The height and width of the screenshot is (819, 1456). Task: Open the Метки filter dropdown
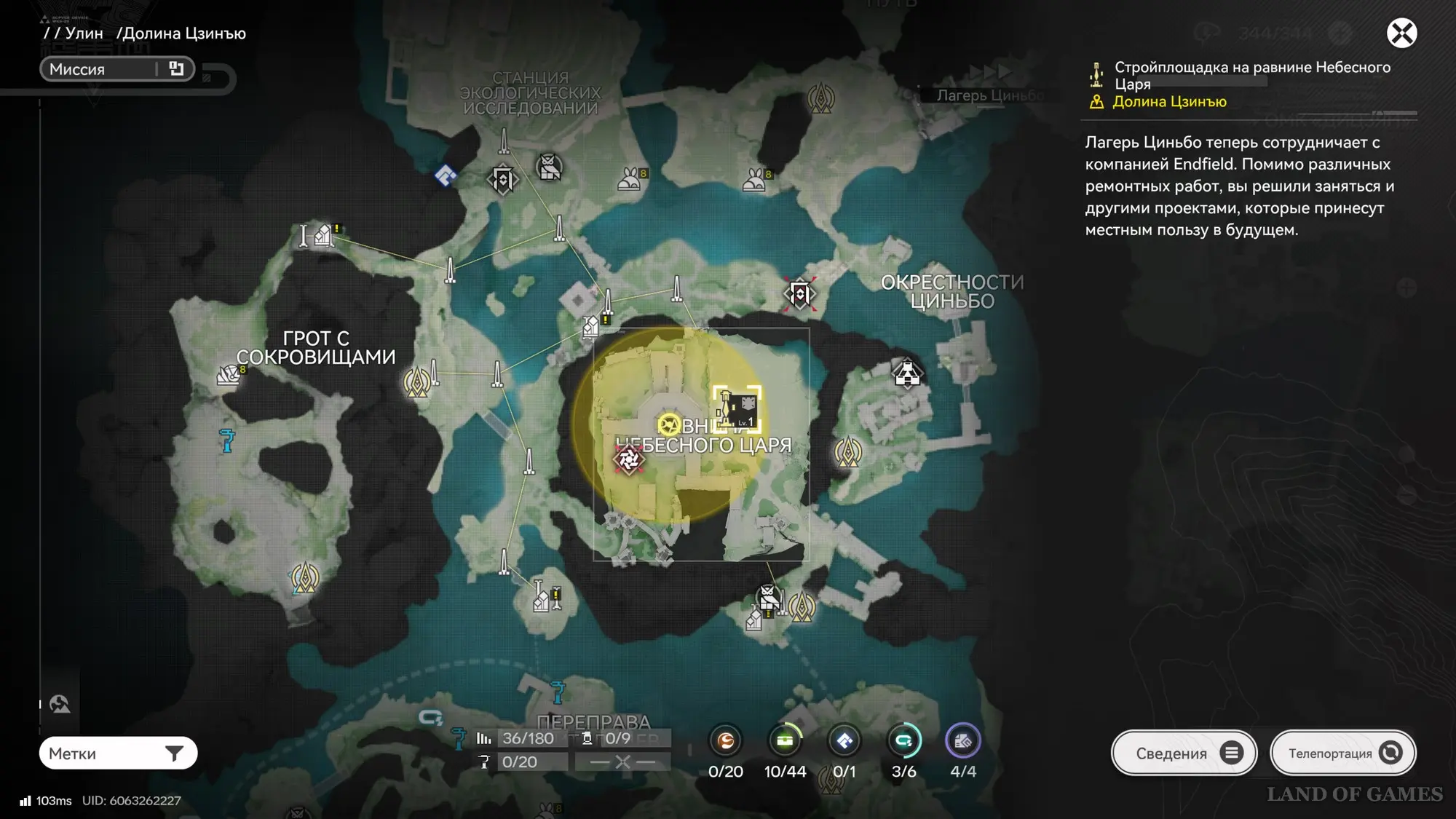(x=118, y=753)
